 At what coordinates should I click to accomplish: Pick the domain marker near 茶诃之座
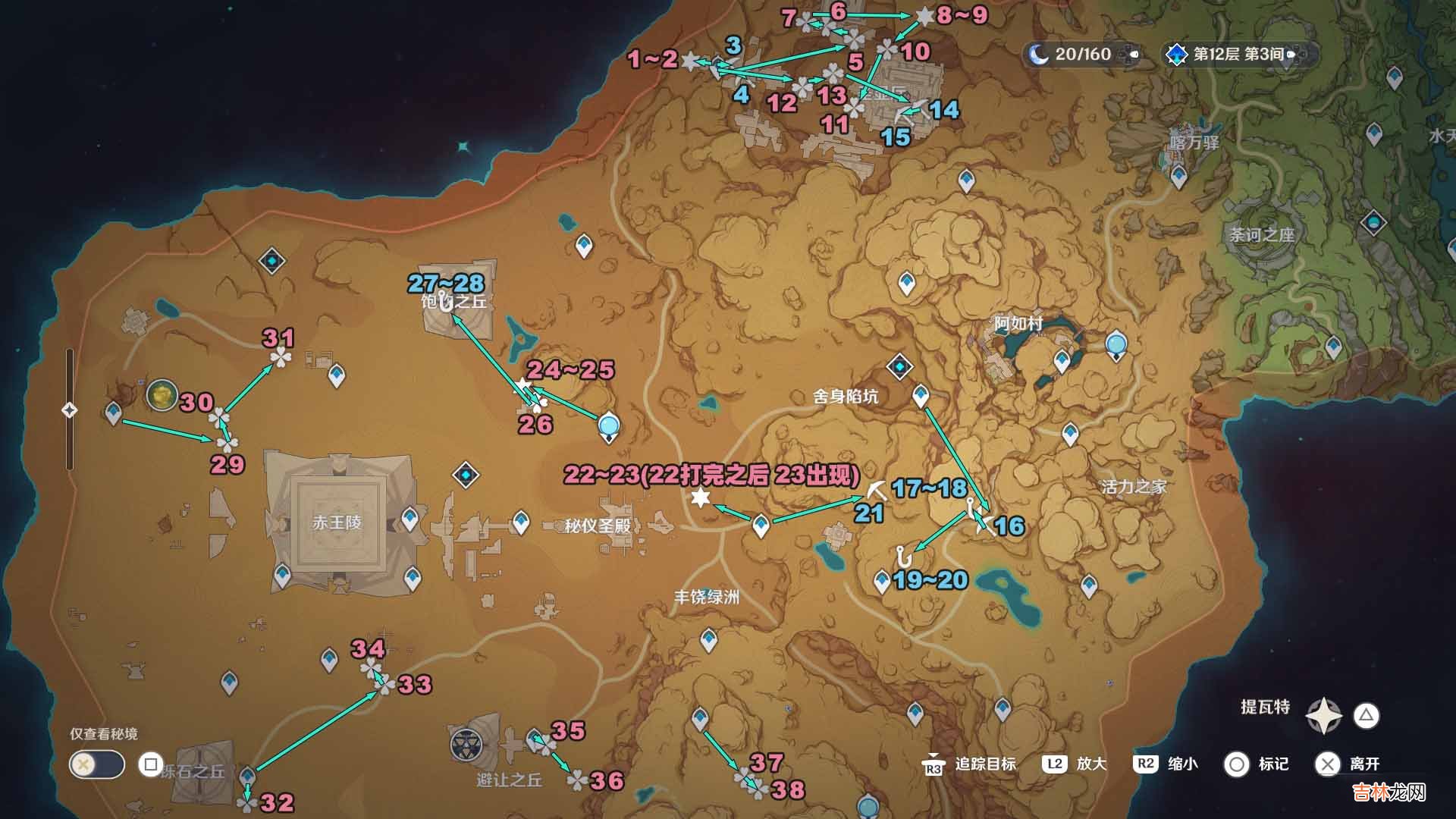tap(1373, 223)
